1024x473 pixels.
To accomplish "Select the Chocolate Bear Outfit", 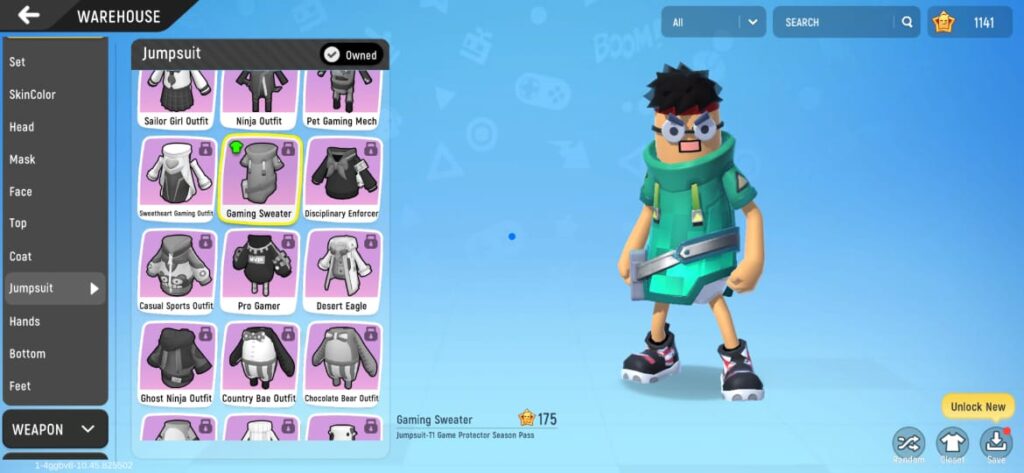I will coord(343,362).
